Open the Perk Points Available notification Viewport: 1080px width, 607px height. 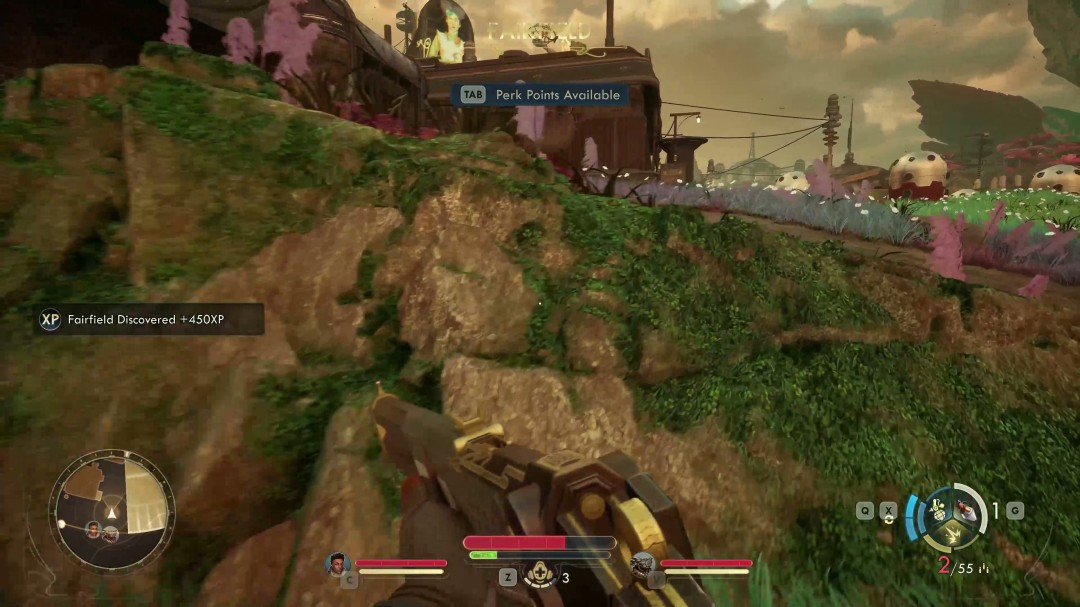[x=540, y=95]
